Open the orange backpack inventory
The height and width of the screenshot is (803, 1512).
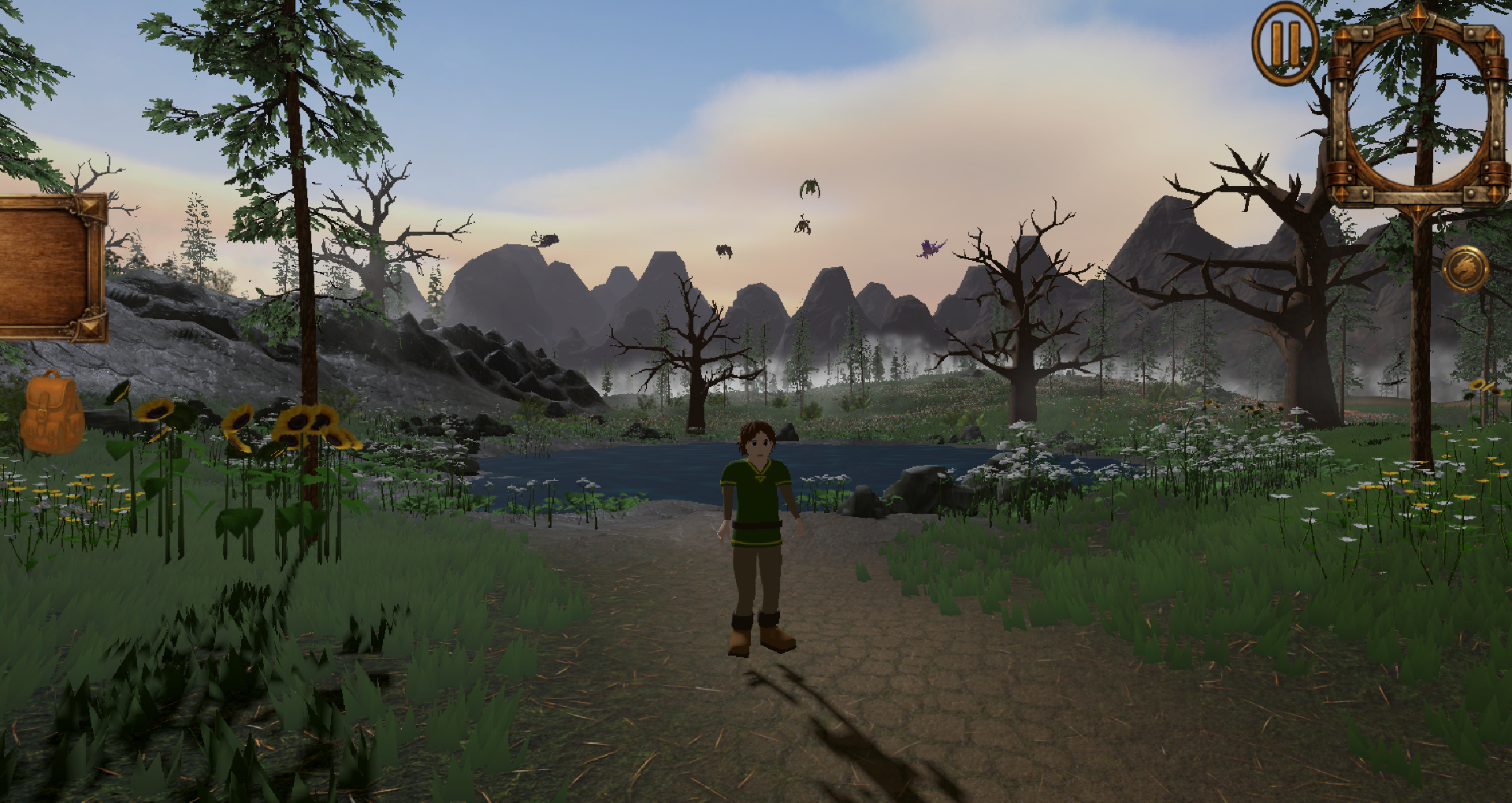click(x=50, y=412)
